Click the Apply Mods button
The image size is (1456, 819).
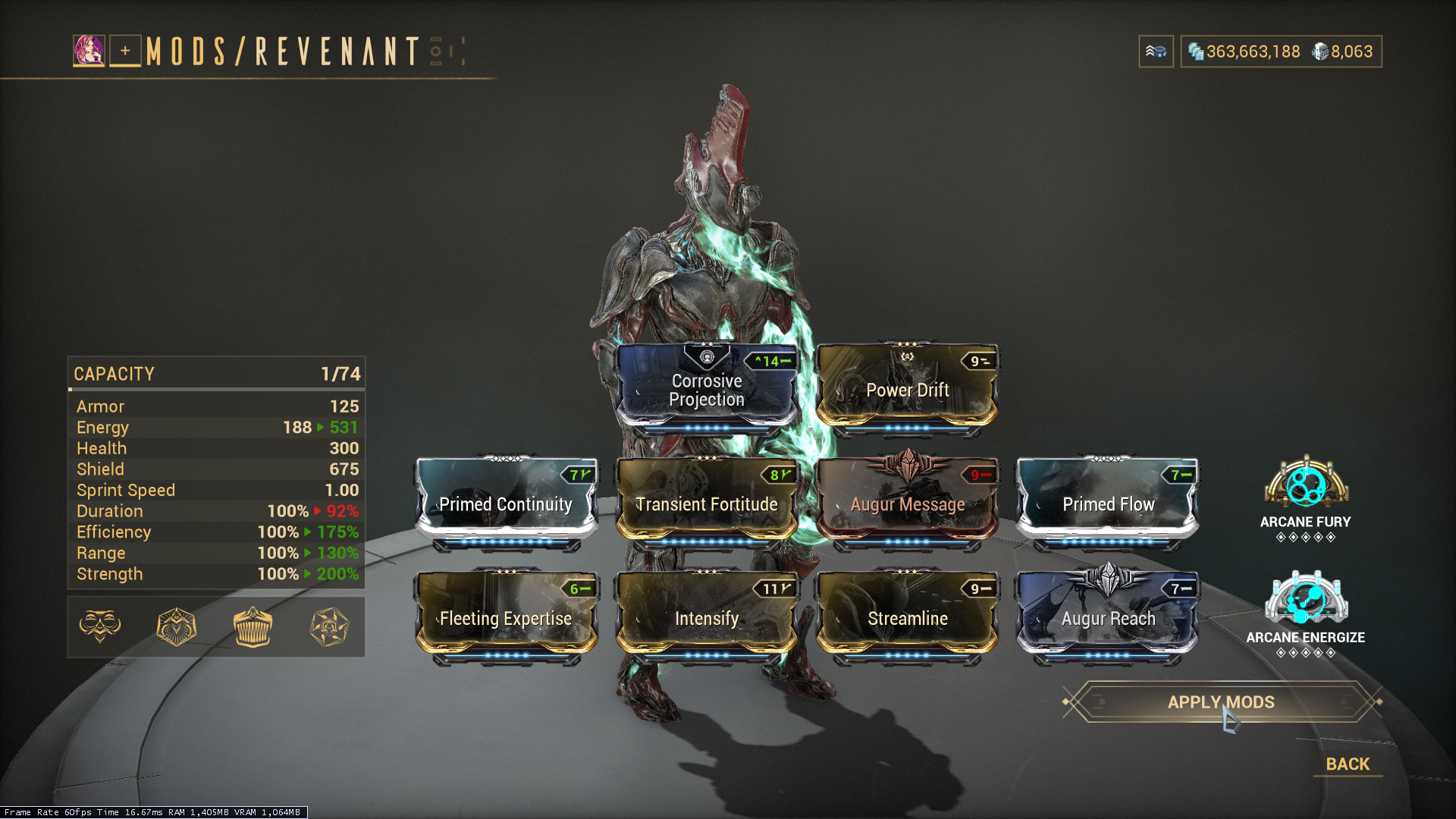pos(1221,702)
